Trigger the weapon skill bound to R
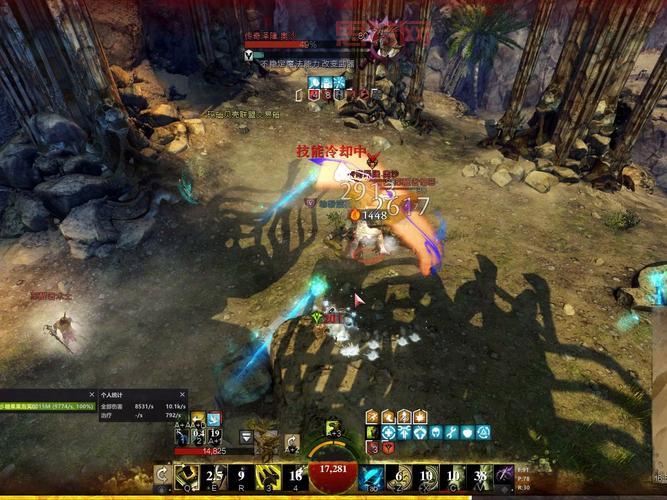 click(241, 475)
